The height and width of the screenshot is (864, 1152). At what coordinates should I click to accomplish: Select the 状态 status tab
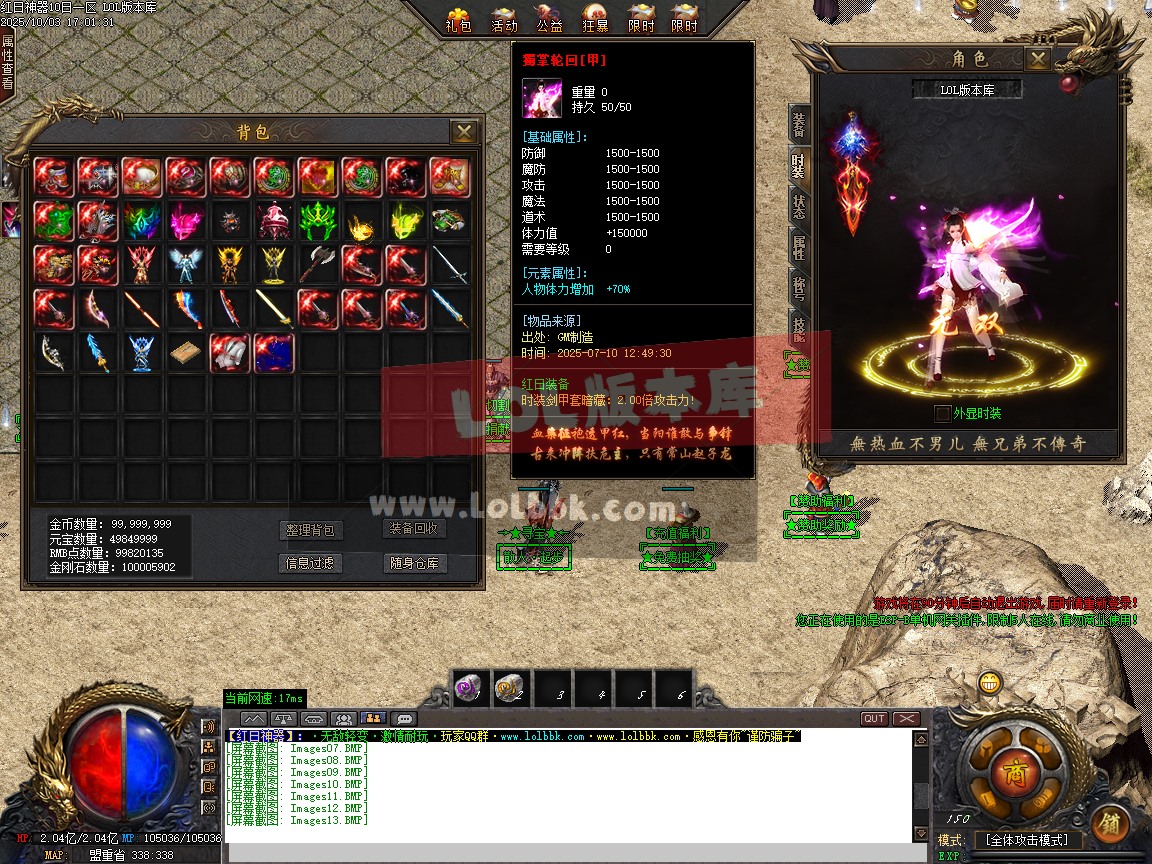799,205
